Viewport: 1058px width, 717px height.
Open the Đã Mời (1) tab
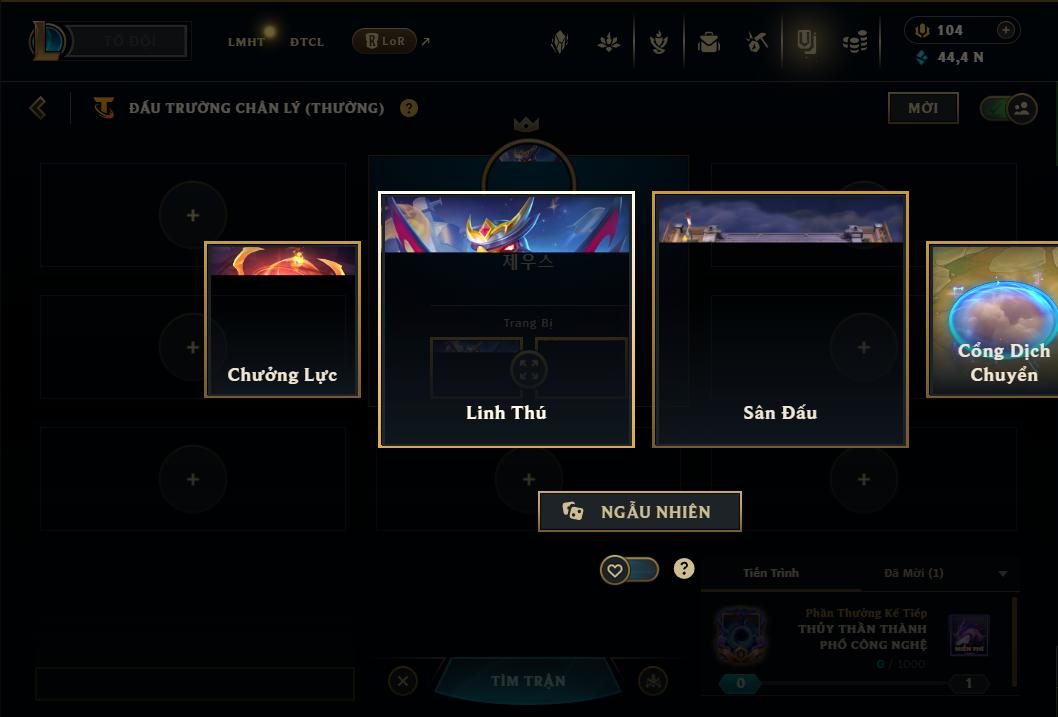click(913, 573)
